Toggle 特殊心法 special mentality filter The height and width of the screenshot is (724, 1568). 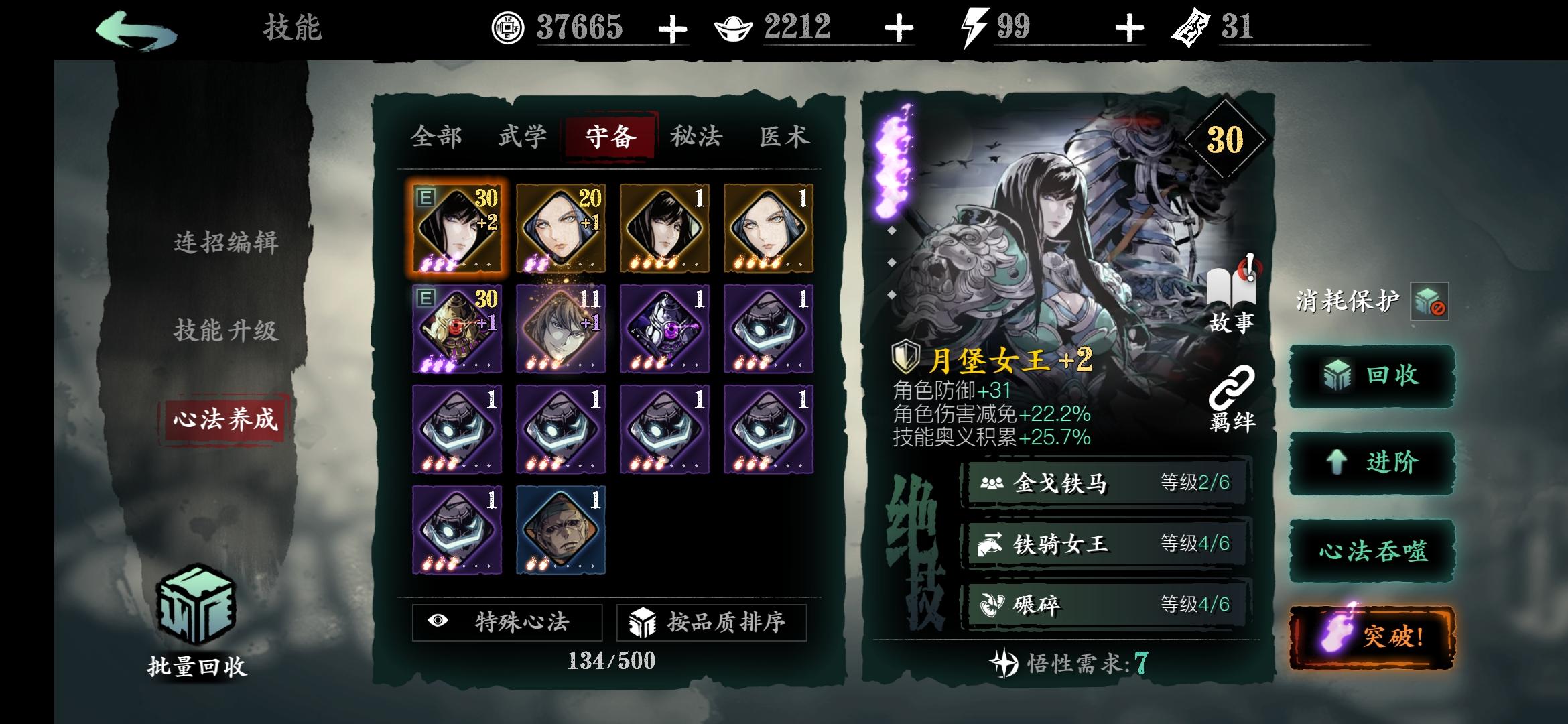(507, 623)
